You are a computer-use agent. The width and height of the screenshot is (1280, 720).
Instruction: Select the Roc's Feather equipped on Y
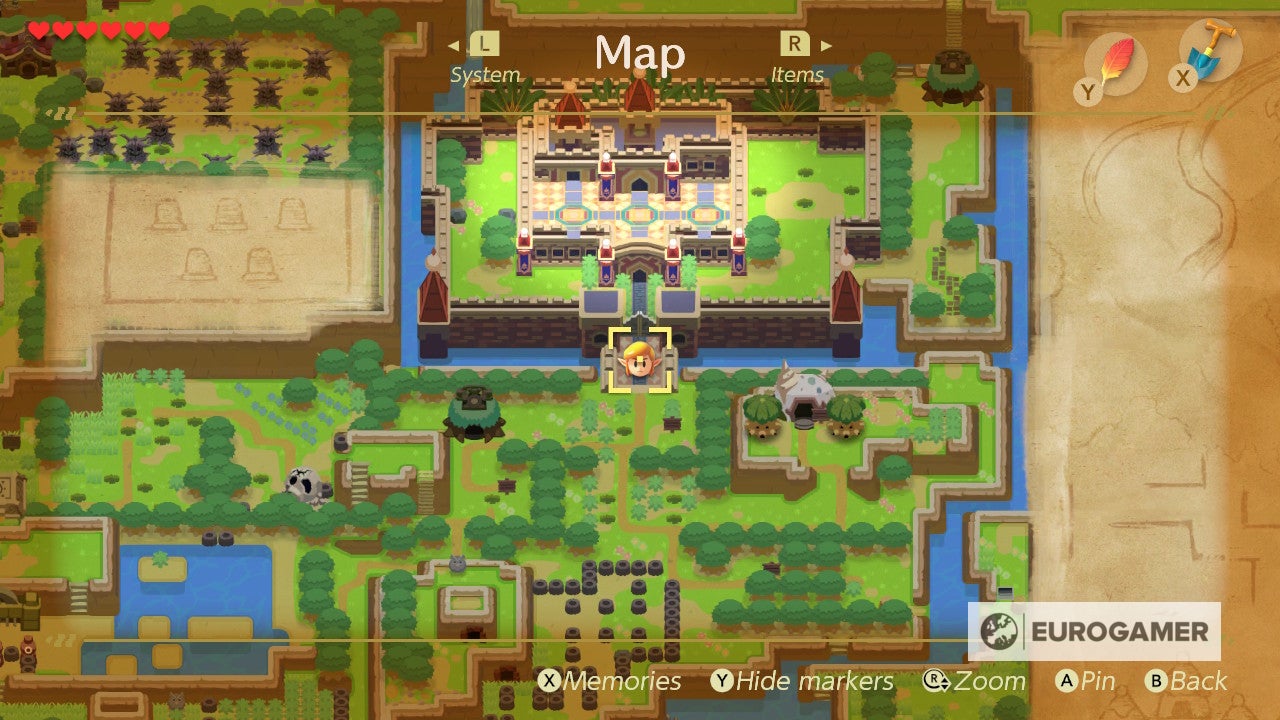pos(1117,57)
